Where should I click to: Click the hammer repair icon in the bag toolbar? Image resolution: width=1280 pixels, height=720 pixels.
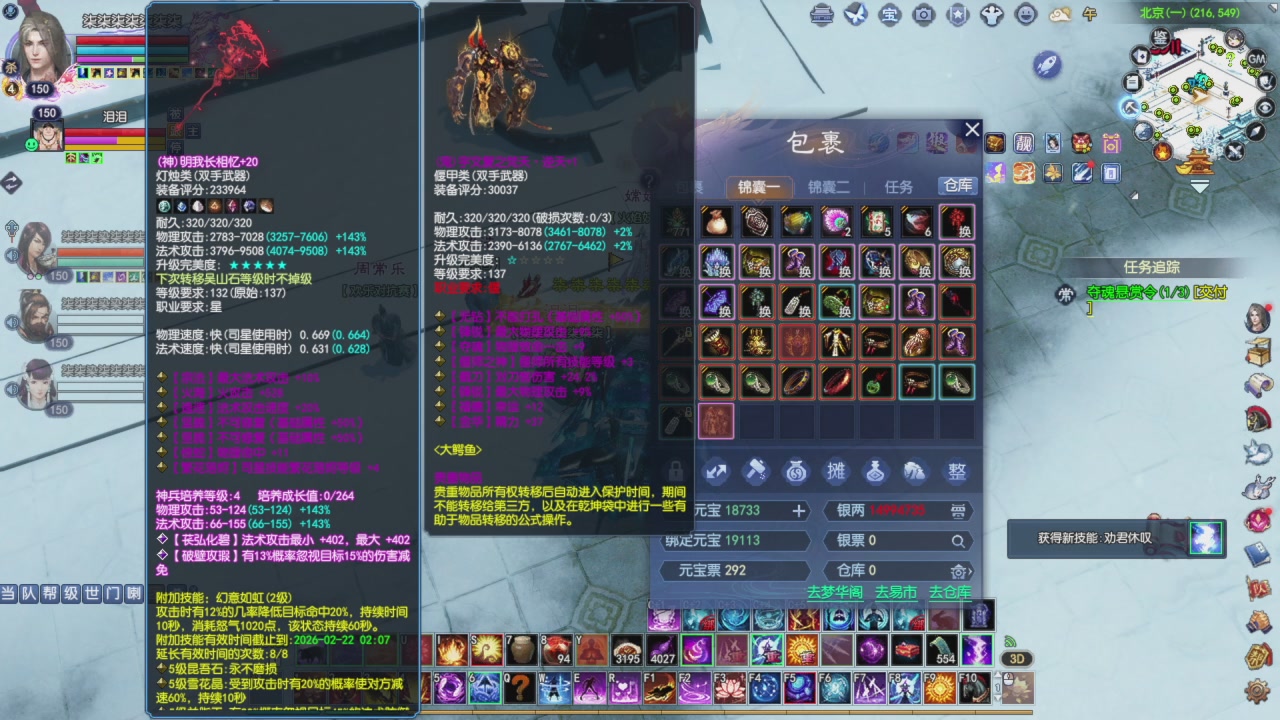click(x=757, y=470)
